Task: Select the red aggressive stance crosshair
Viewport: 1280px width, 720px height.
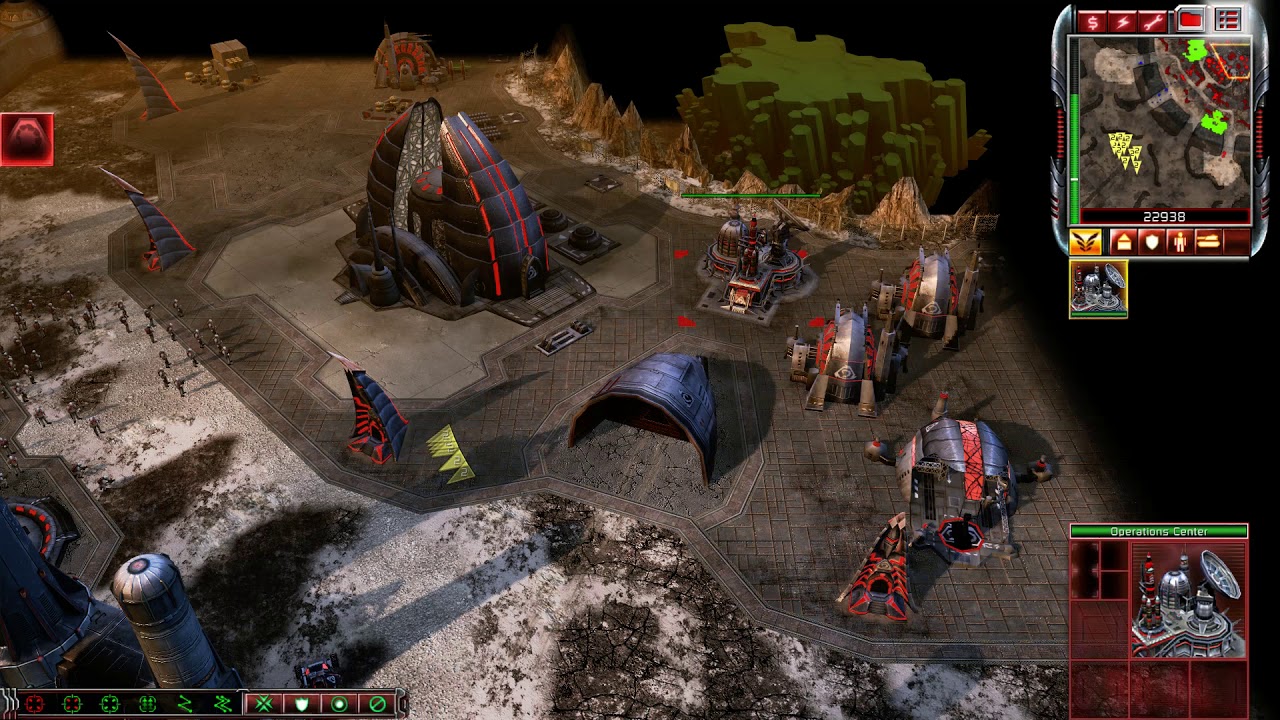Action: point(35,704)
